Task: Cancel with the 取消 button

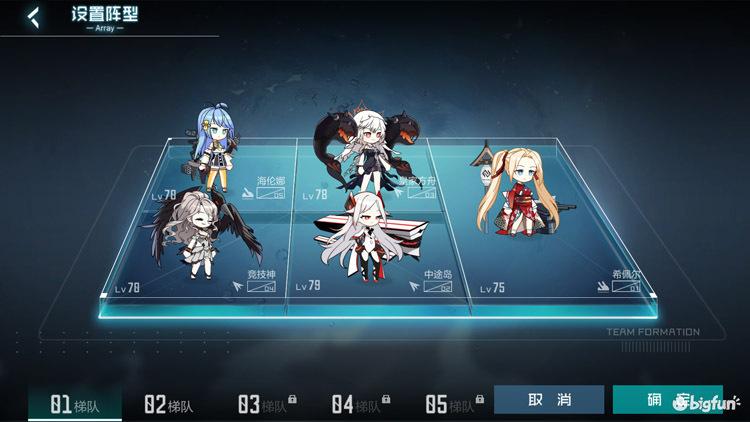Action: 549,400
